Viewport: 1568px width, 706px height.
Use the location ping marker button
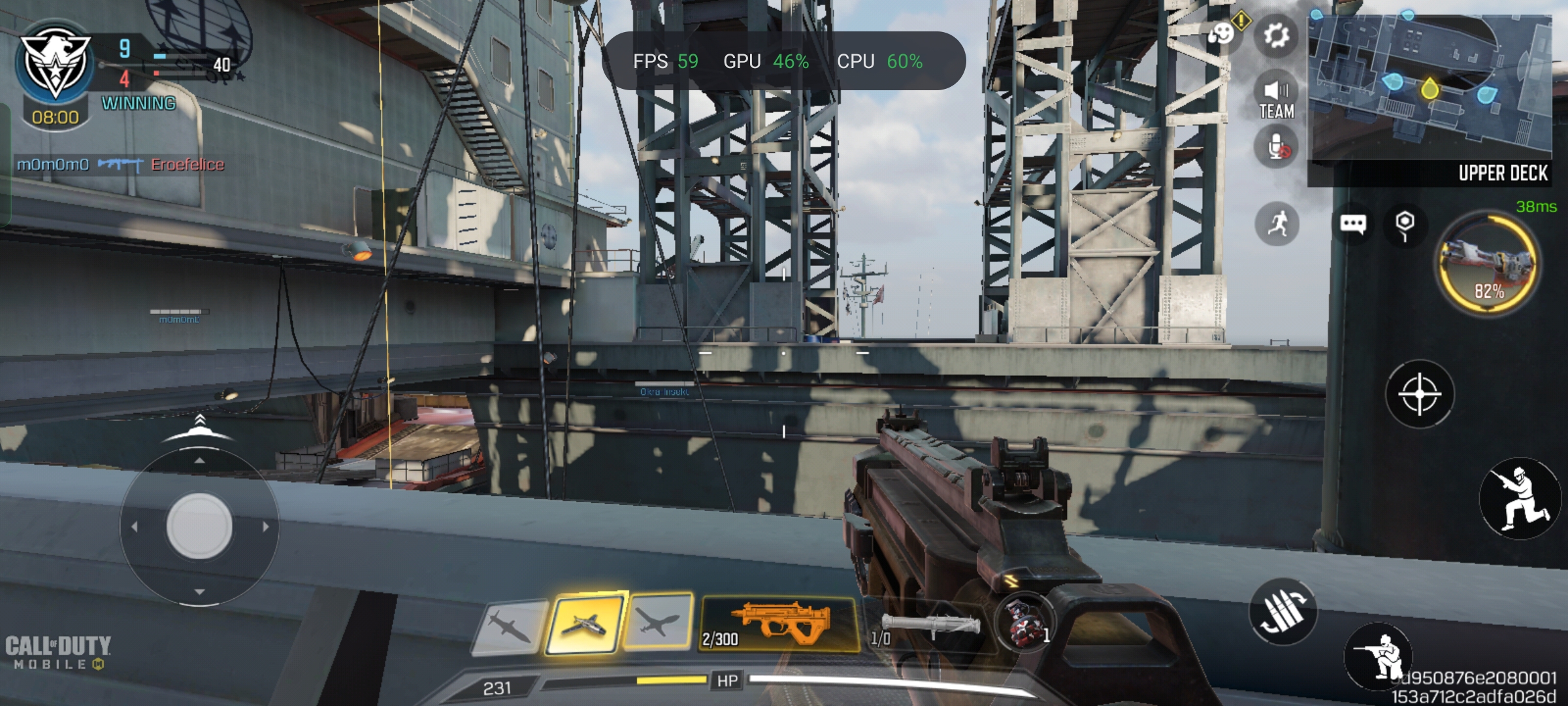click(x=1405, y=224)
